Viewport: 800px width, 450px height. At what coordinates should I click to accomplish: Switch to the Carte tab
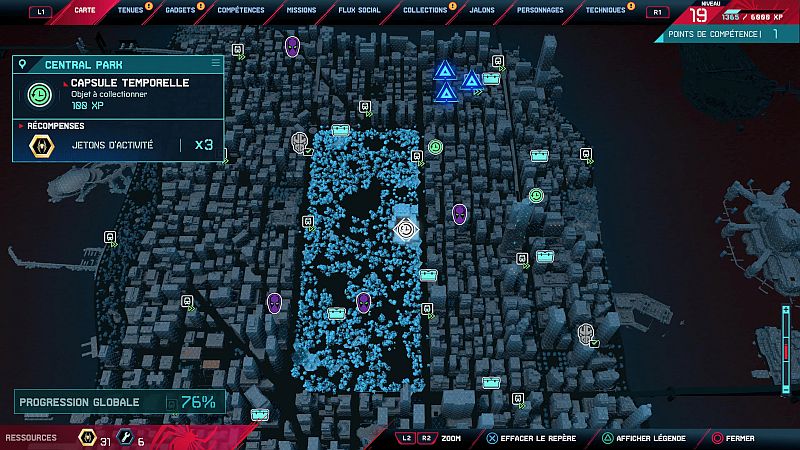87,11
